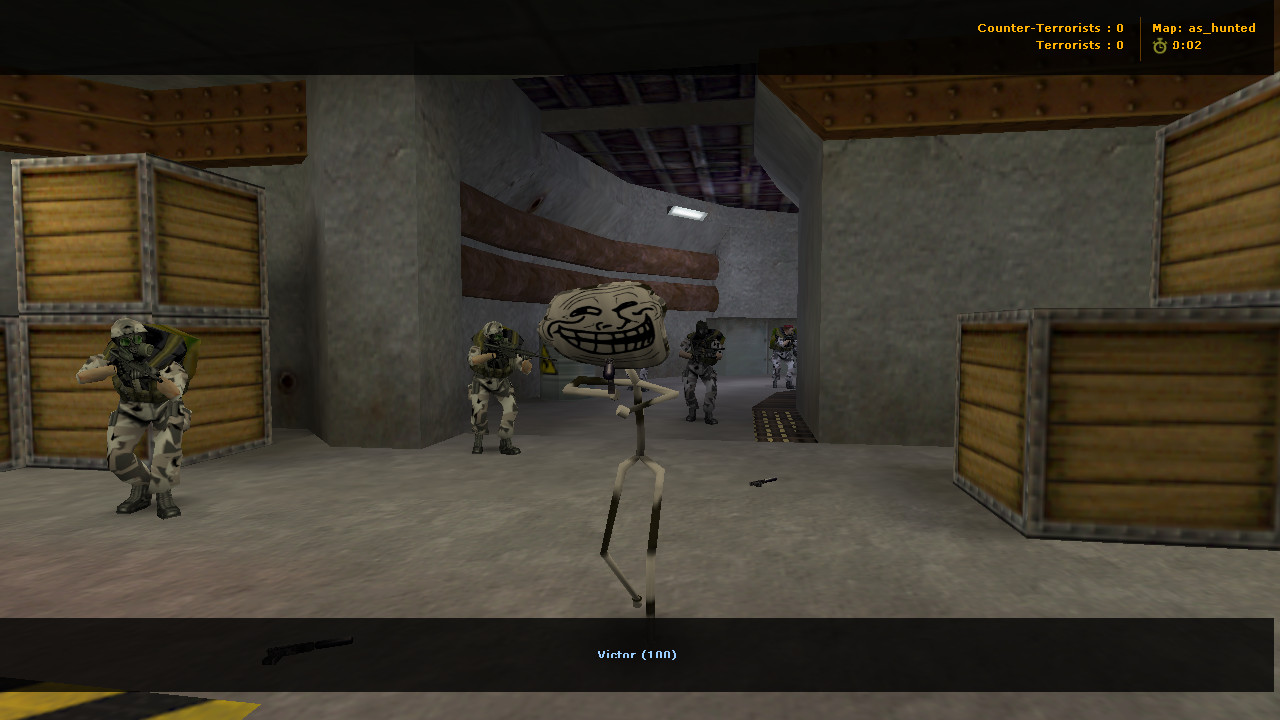This screenshot has width=1280, height=720.
Task: Click the Terrorists score line
Action: point(1079,45)
